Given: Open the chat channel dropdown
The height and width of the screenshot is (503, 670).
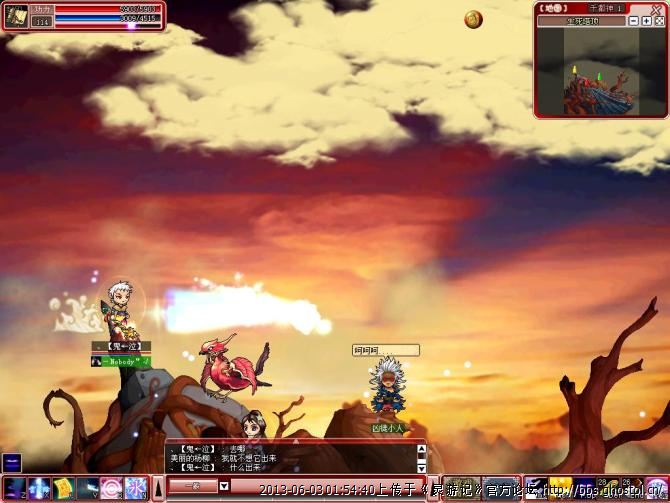Looking at the screenshot, I should [x=225, y=486].
